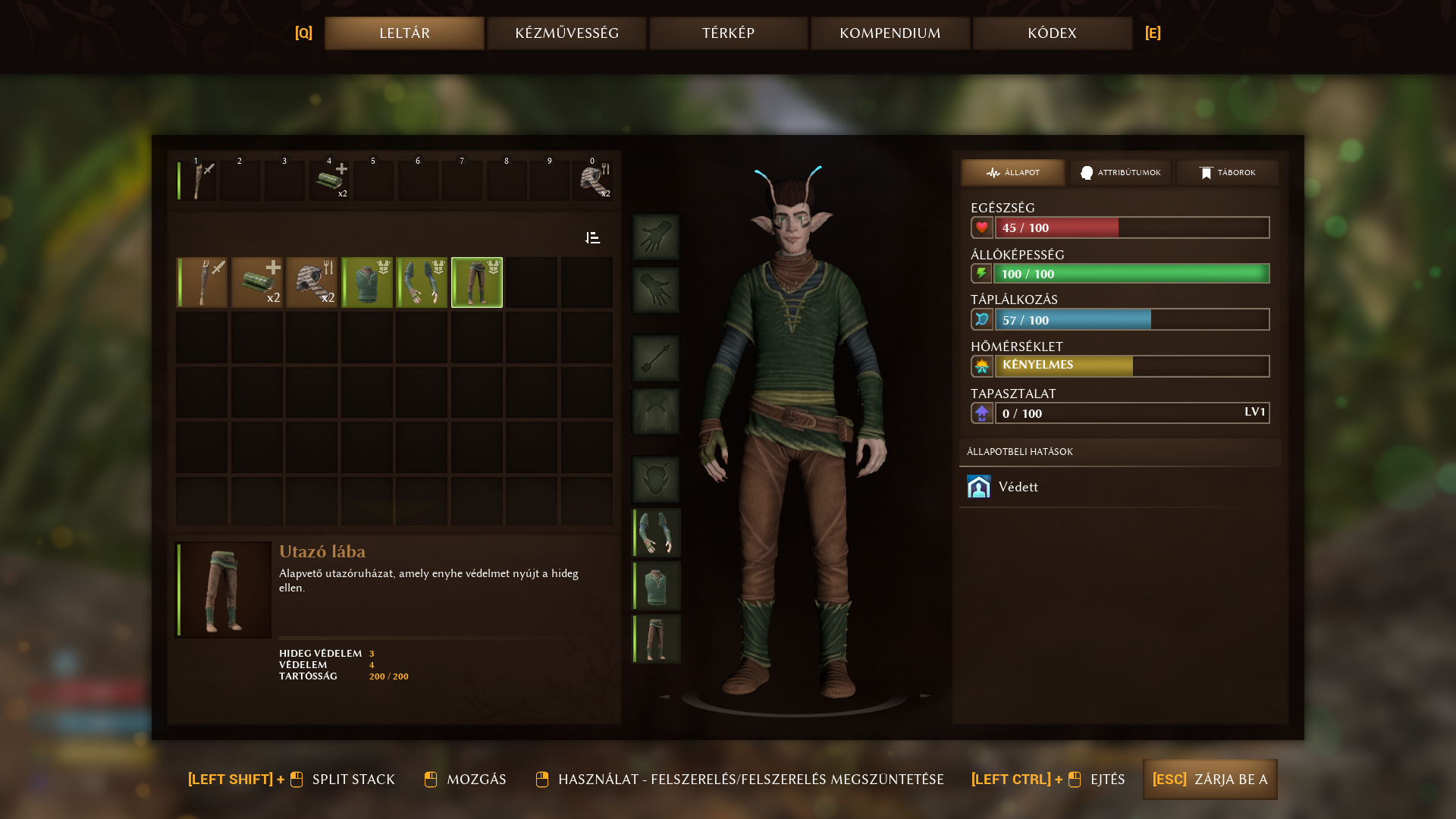Open the Táborok panel
The image size is (1456, 819).
(1227, 173)
